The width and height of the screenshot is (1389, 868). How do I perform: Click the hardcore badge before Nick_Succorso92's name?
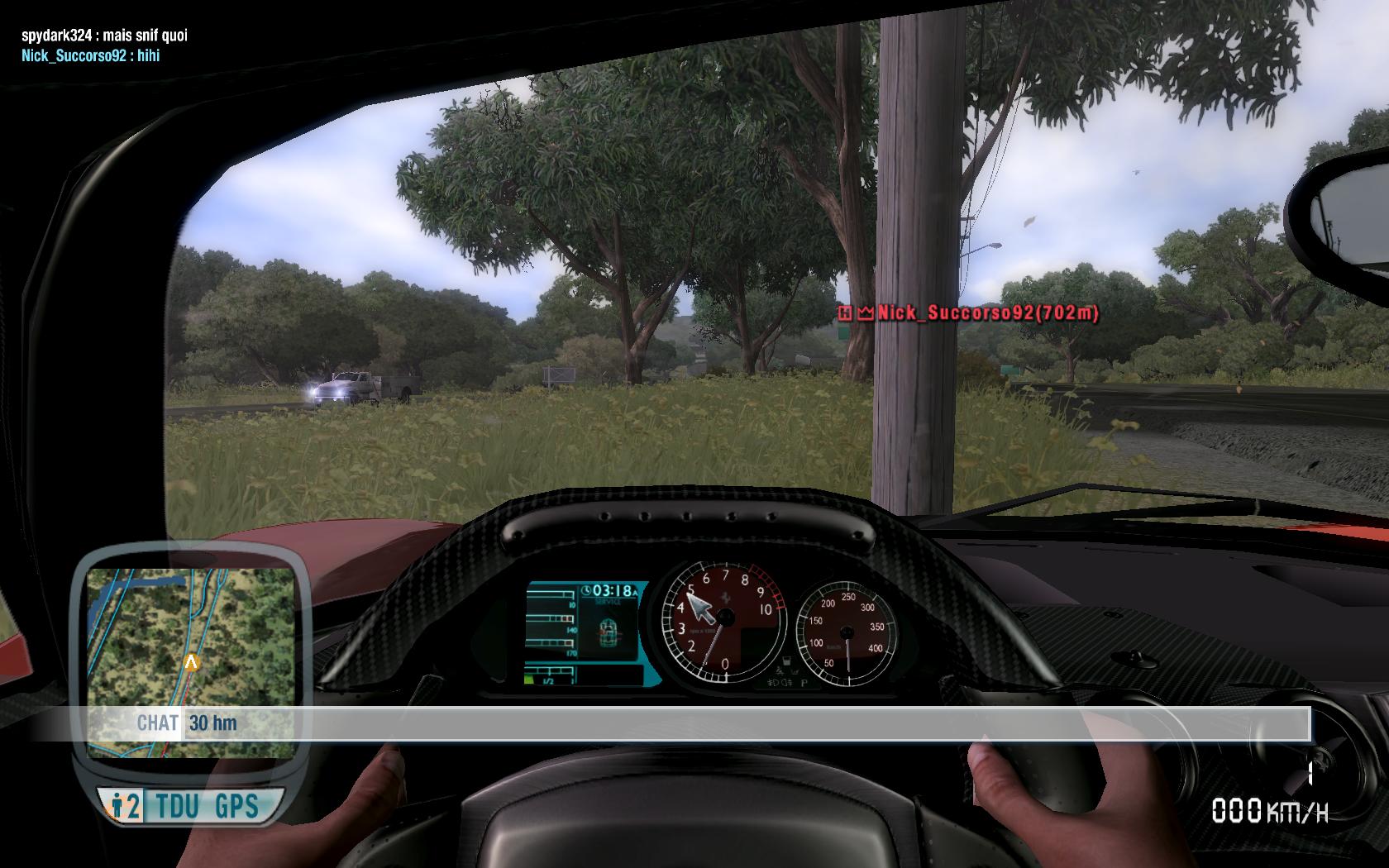coord(846,312)
